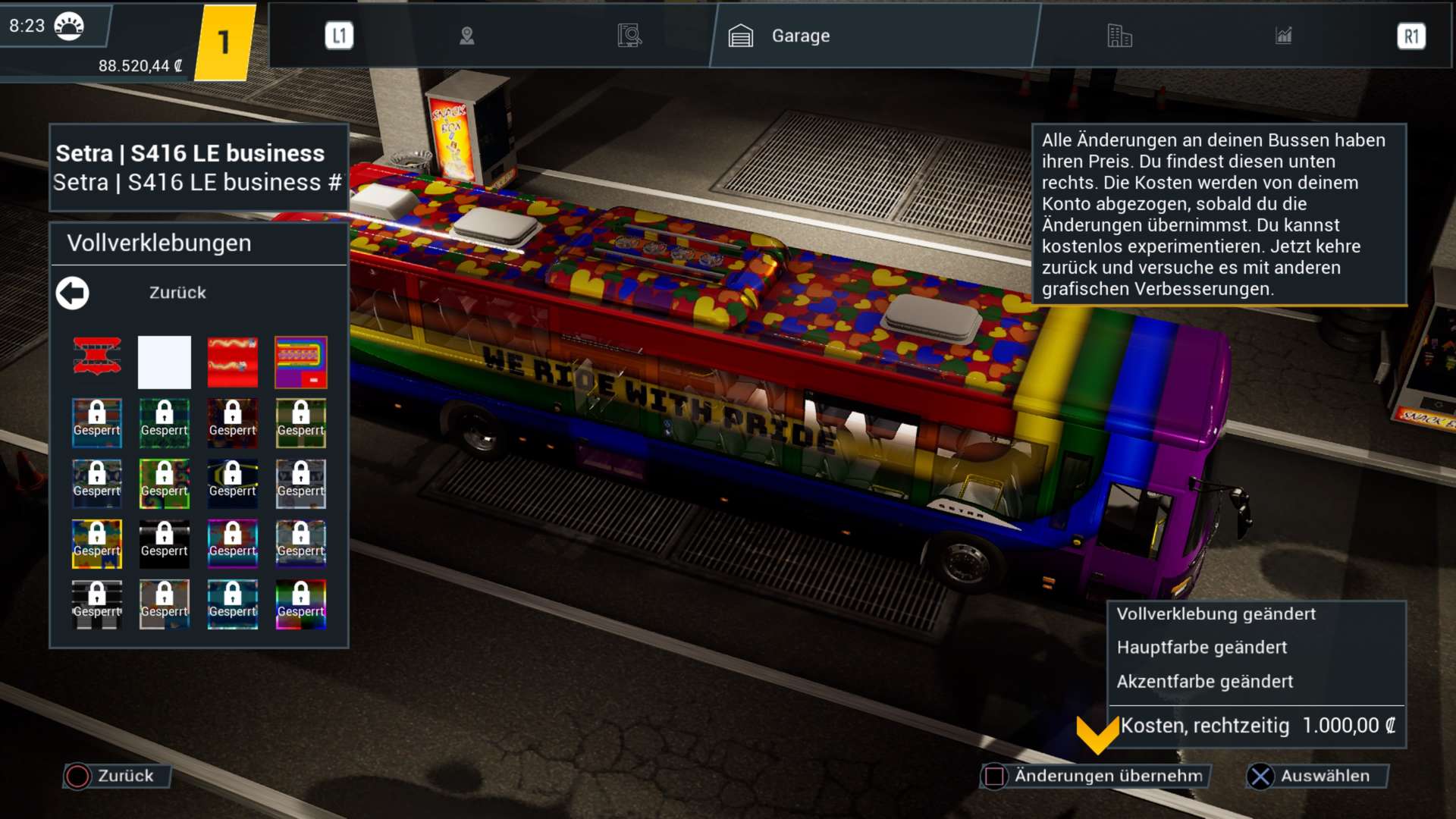Image resolution: width=1456 pixels, height=819 pixels.
Task: Pick the red wavy-line livery
Action: (233, 362)
